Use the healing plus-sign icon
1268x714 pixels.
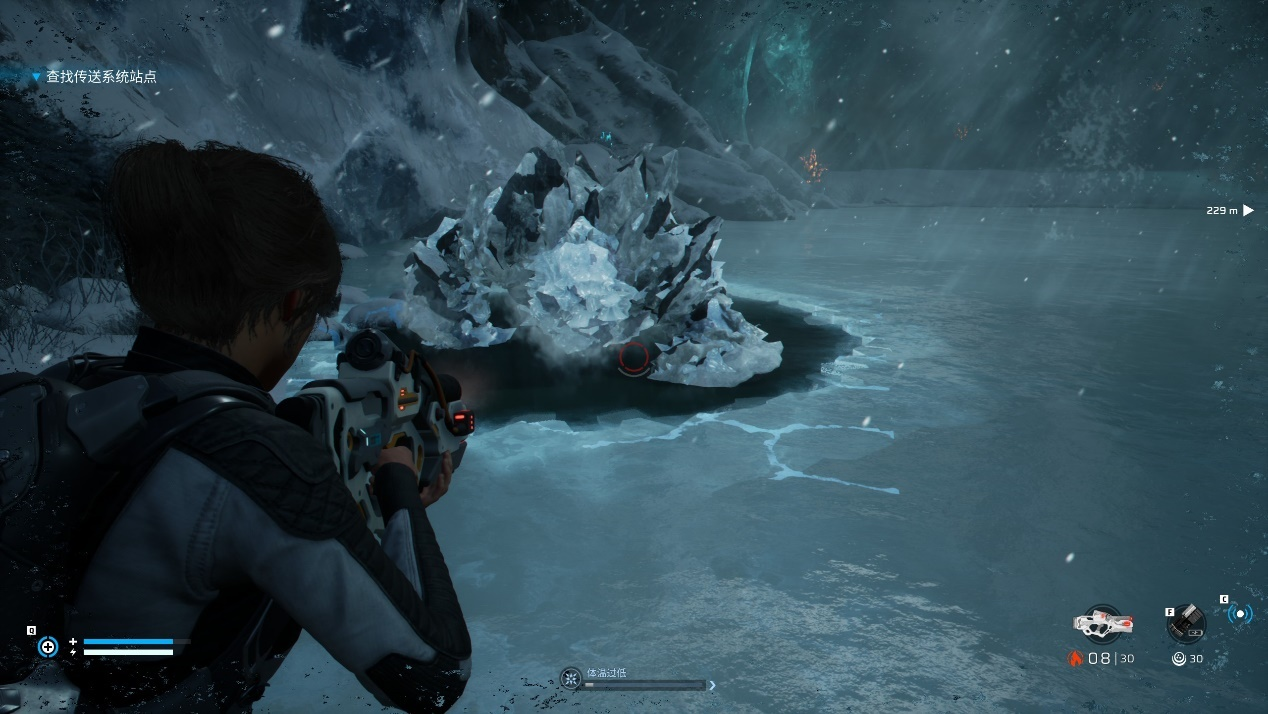click(48, 647)
